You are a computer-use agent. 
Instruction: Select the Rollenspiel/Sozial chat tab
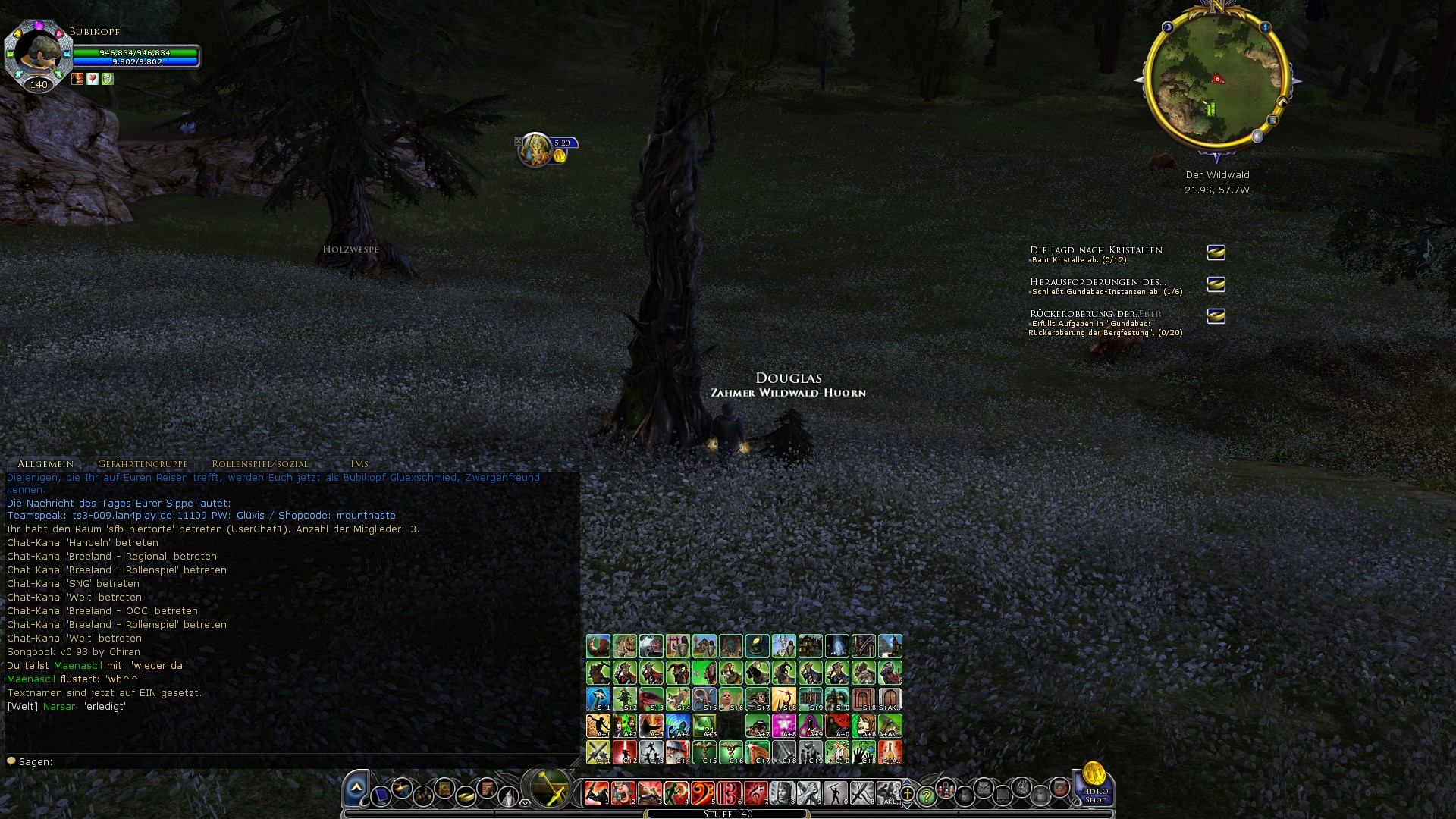click(x=260, y=464)
